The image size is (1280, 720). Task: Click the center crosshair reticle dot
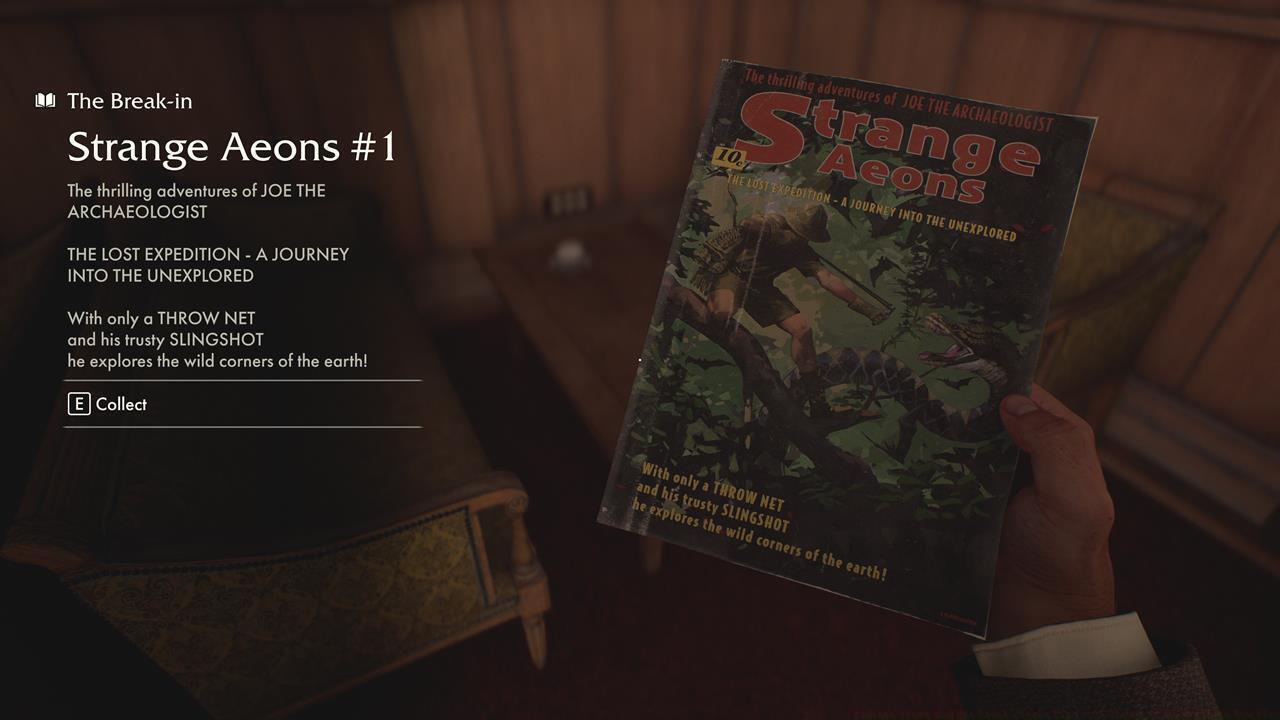tap(639, 359)
